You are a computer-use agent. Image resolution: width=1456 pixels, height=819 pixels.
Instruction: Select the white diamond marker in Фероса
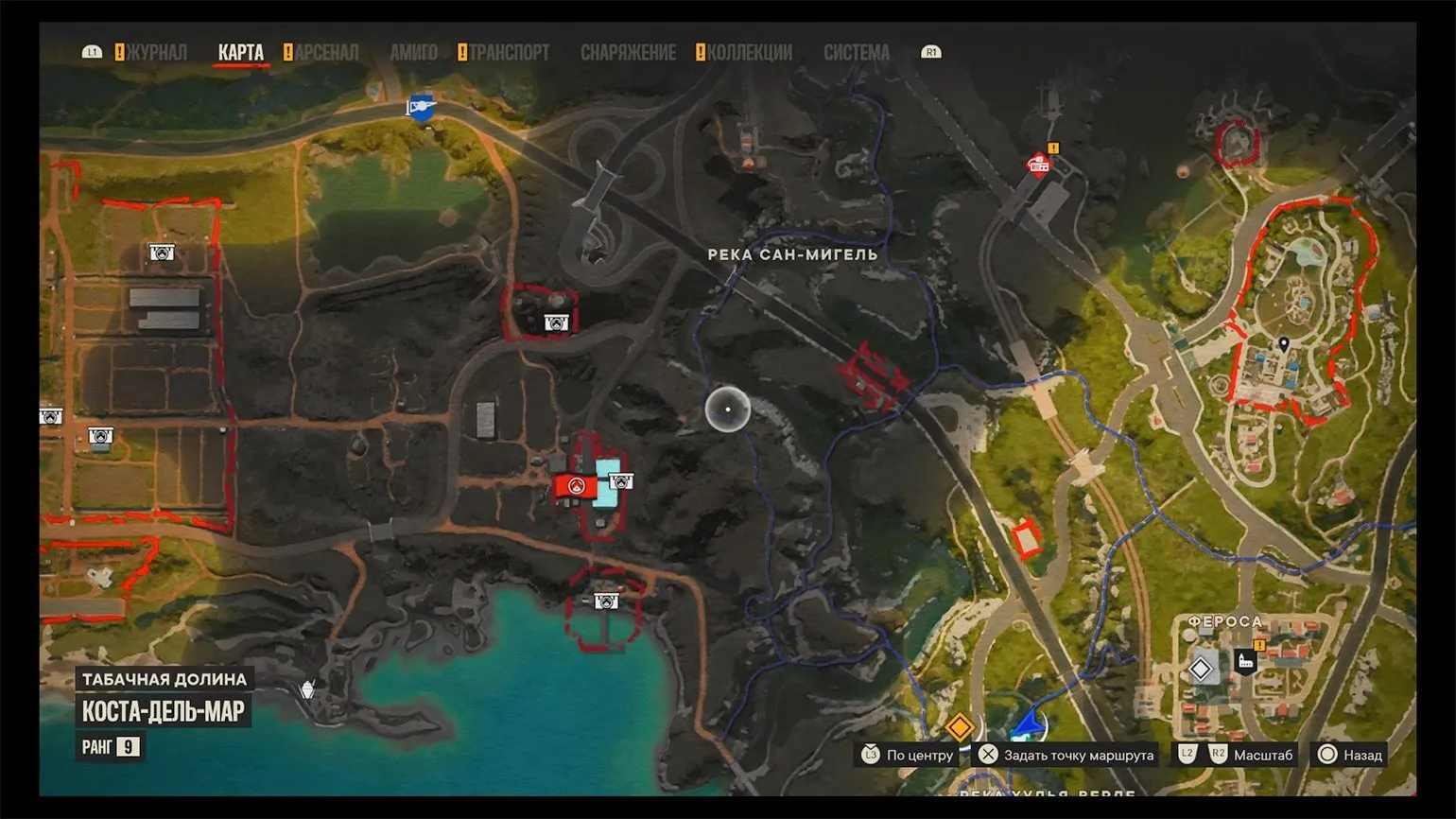[1201, 670]
